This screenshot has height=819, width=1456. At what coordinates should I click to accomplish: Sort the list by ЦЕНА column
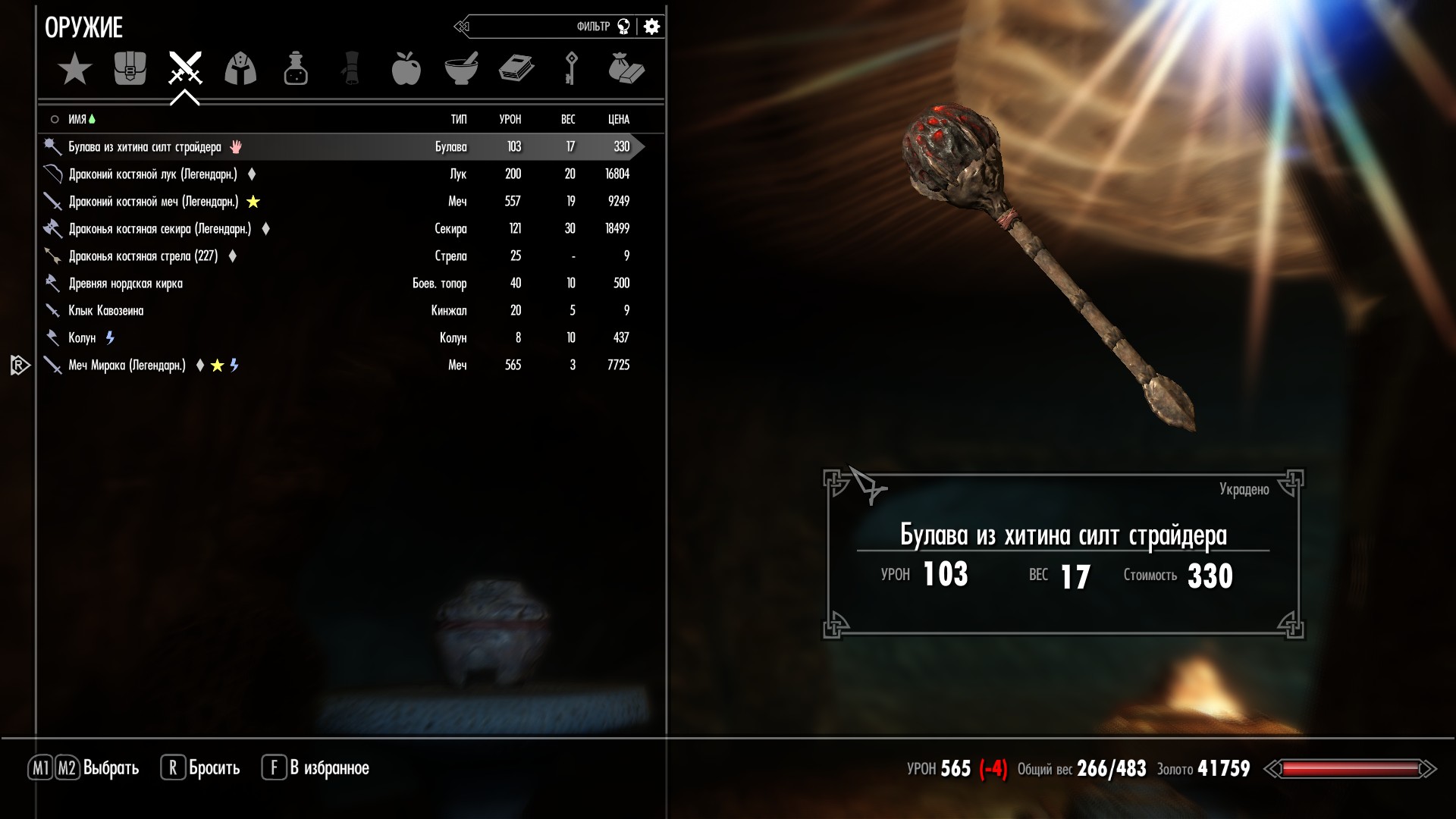pyautogui.click(x=618, y=119)
